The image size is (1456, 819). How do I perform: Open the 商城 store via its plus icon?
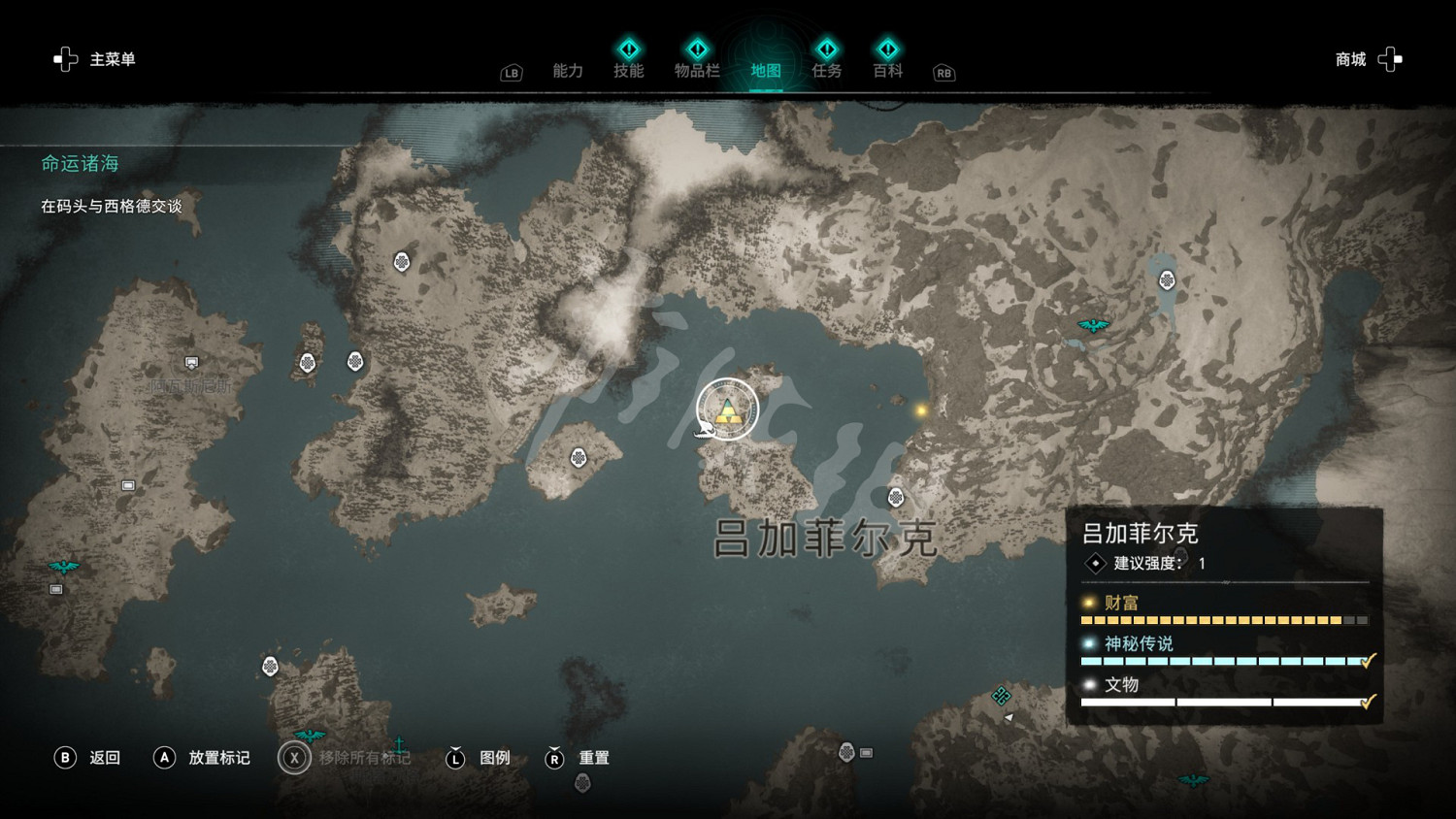pyautogui.click(x=1390, y=58)
